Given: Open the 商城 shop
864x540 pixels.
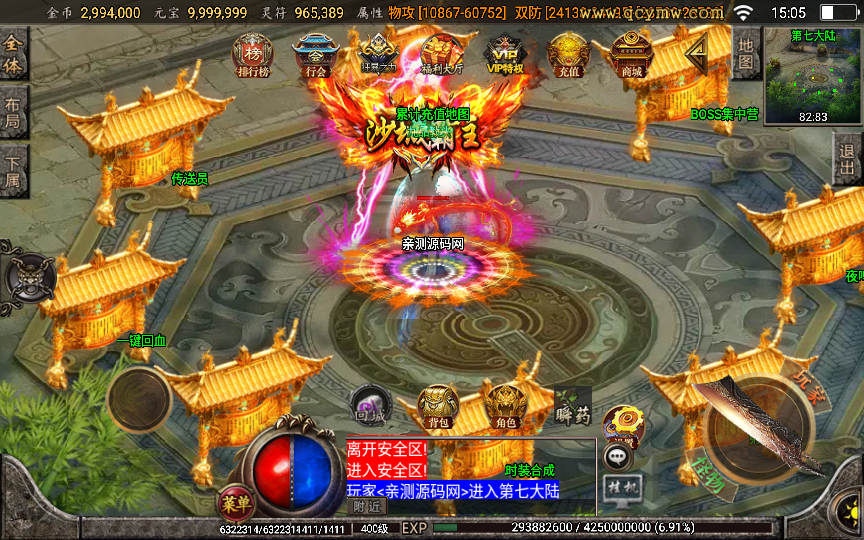Looking at the screenshot, I should (x=631, y=55).
